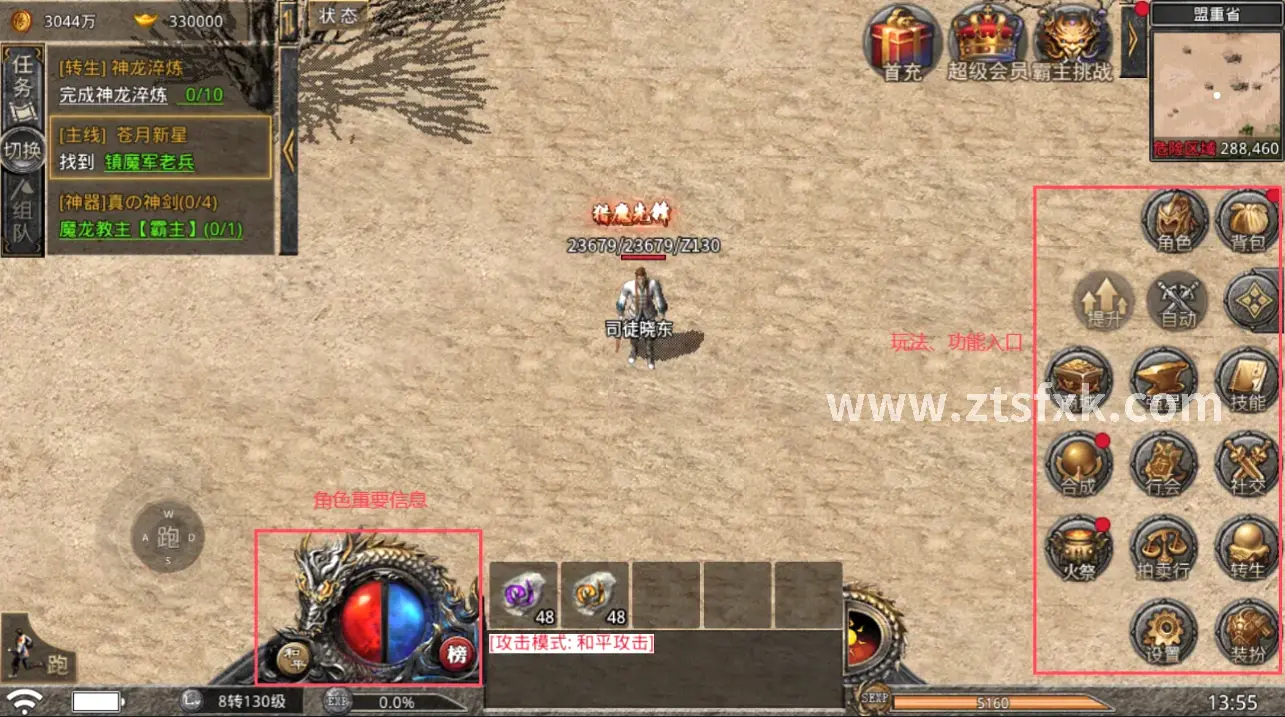1285x717 pixels.
Task: Open the 合成 synthesis menu
Action: [x=1079, y=464]
